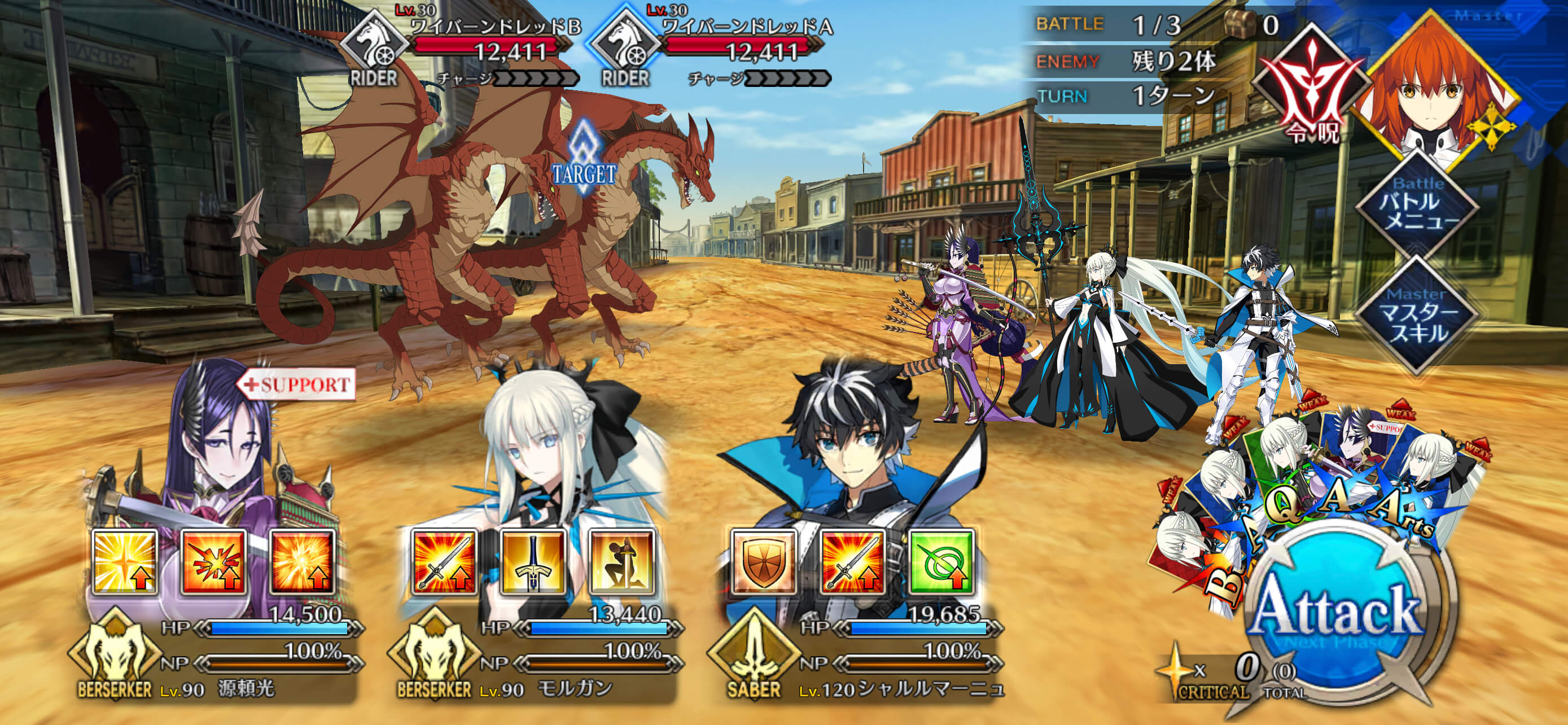Use Raikou's red burst buff skill
This screenshot has height=725, width=1568.
pos(214,562)
